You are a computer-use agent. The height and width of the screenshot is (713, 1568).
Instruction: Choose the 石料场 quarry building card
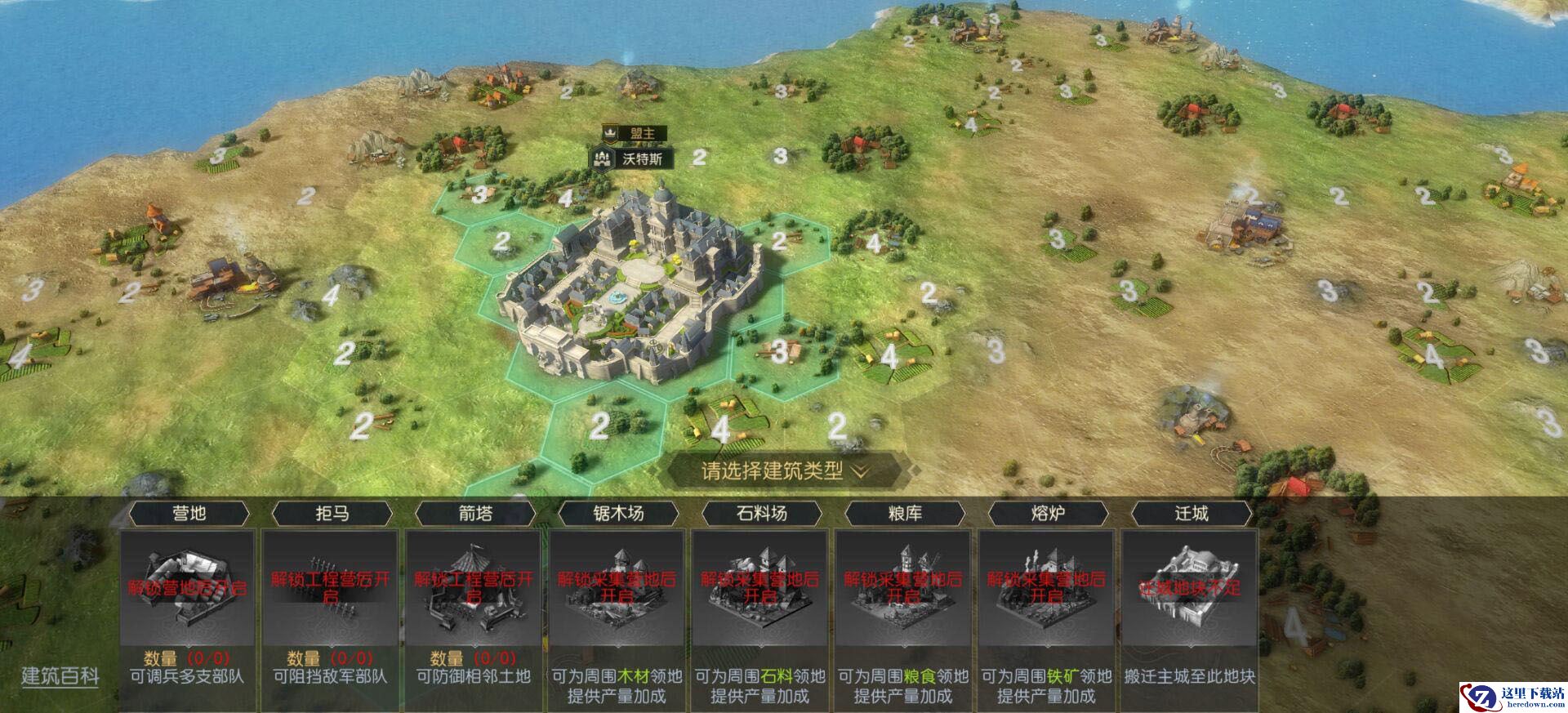[760, 588]
